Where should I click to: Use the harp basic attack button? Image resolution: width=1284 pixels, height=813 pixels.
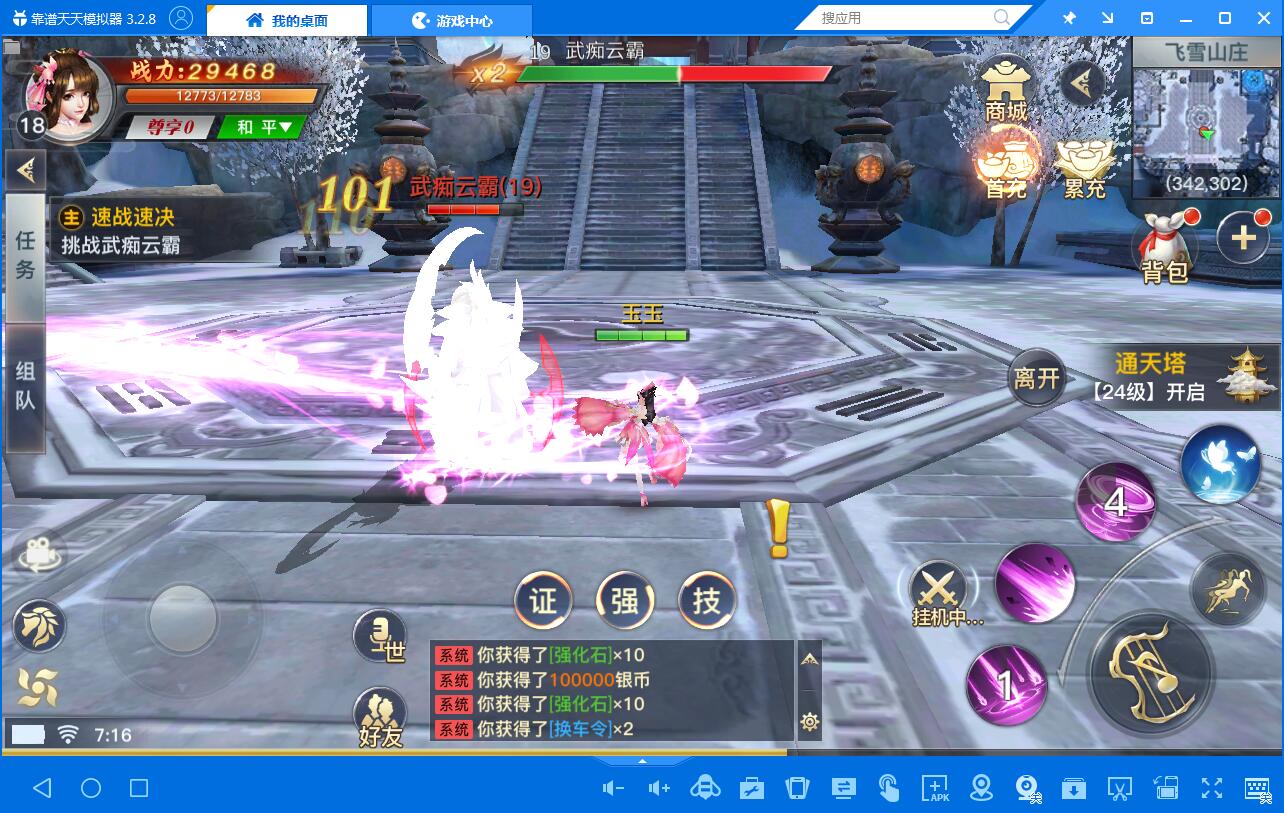tap(1150, 671)
